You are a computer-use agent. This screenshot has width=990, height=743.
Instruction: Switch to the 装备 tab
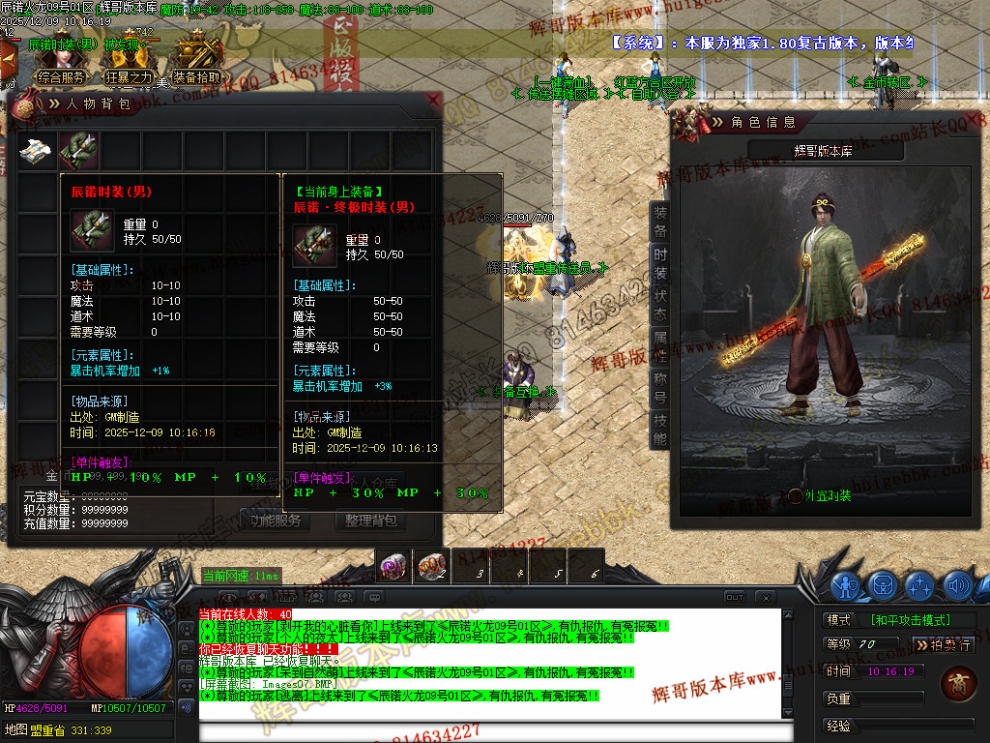pyautogui.click(x=660, y=222)
